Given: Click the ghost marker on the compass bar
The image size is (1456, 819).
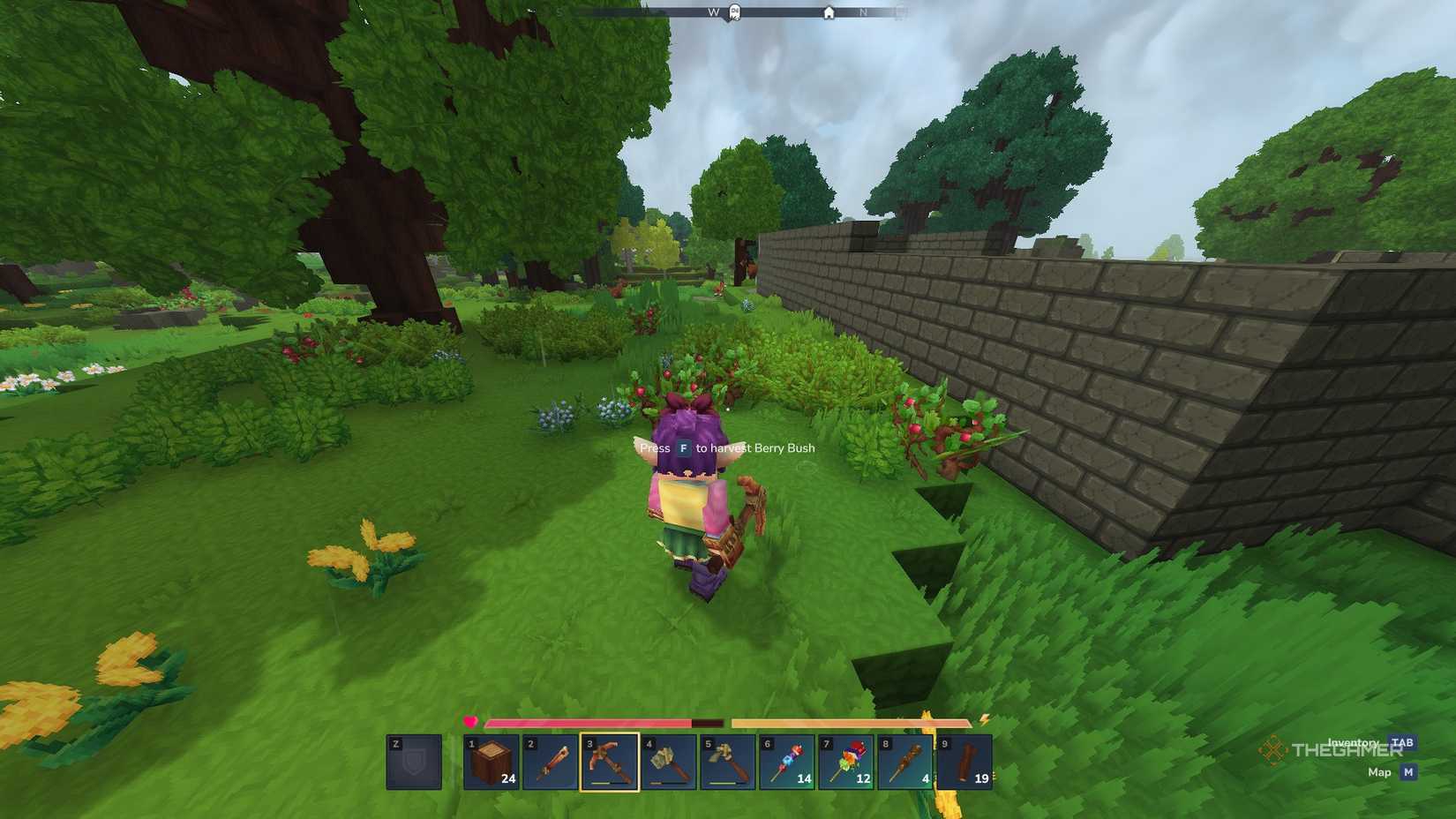Looking at the screenshot, I should point(735,11).
